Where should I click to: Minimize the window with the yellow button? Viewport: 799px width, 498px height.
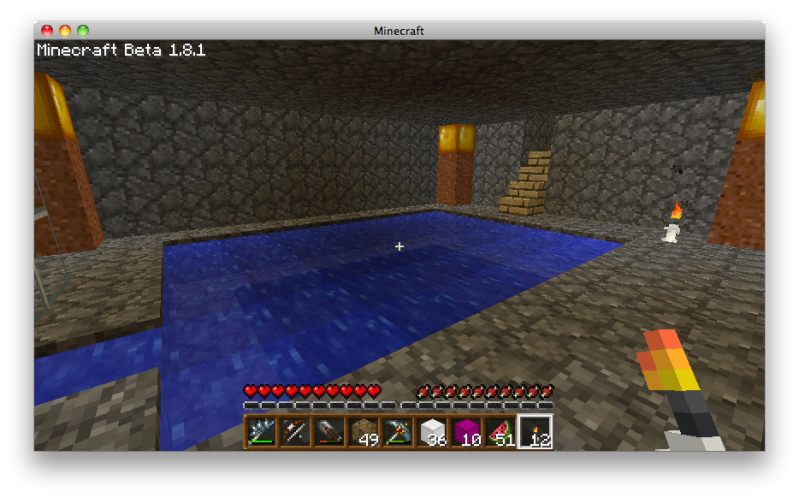point(65,31)
